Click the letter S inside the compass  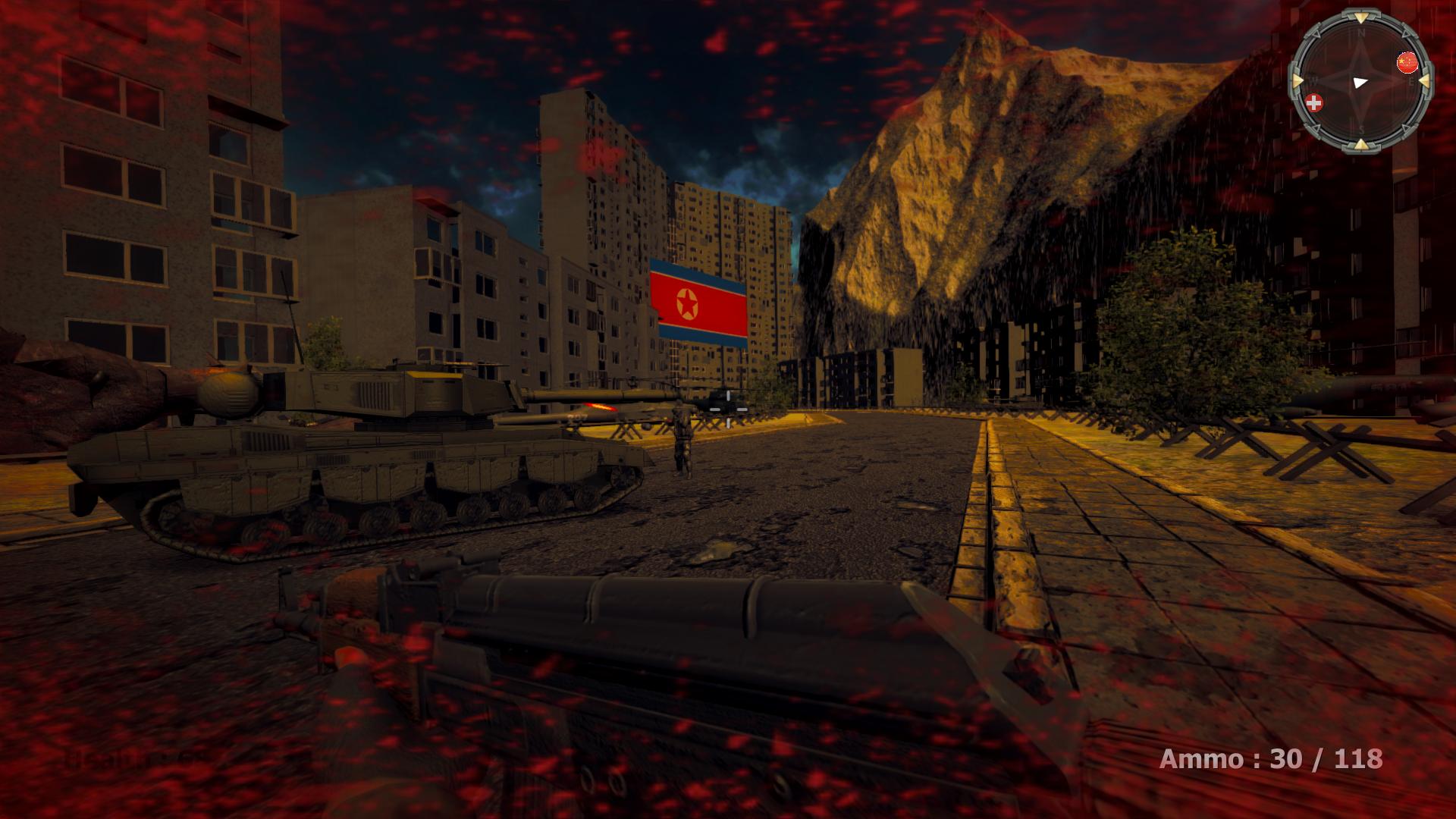pyautogui.click(x=1361, y=130)
